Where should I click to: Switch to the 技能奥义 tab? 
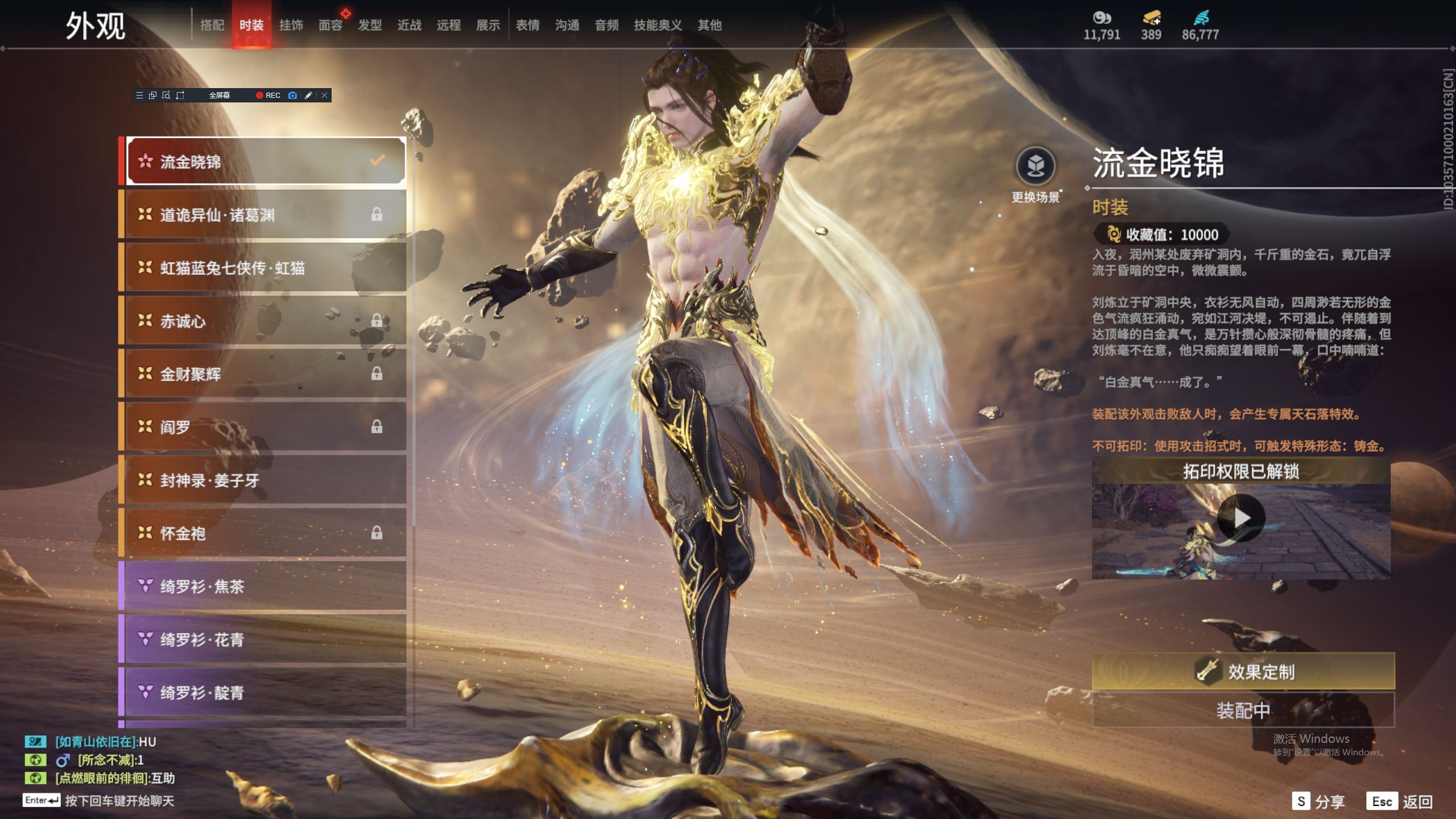(x=657, y=25)
